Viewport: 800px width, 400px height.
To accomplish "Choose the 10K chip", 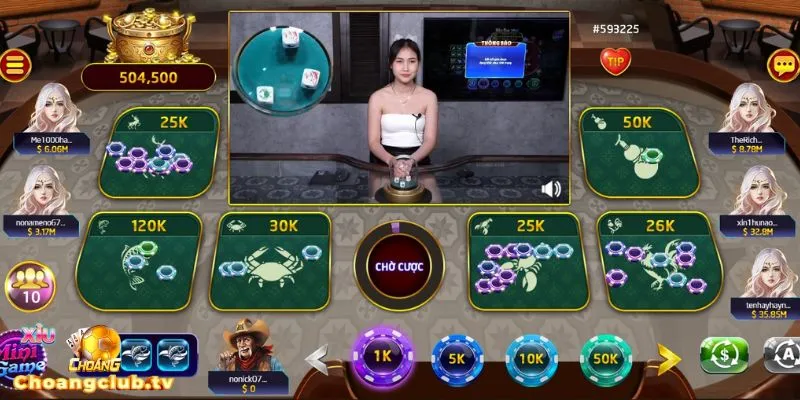I will (x=531, y=359).
